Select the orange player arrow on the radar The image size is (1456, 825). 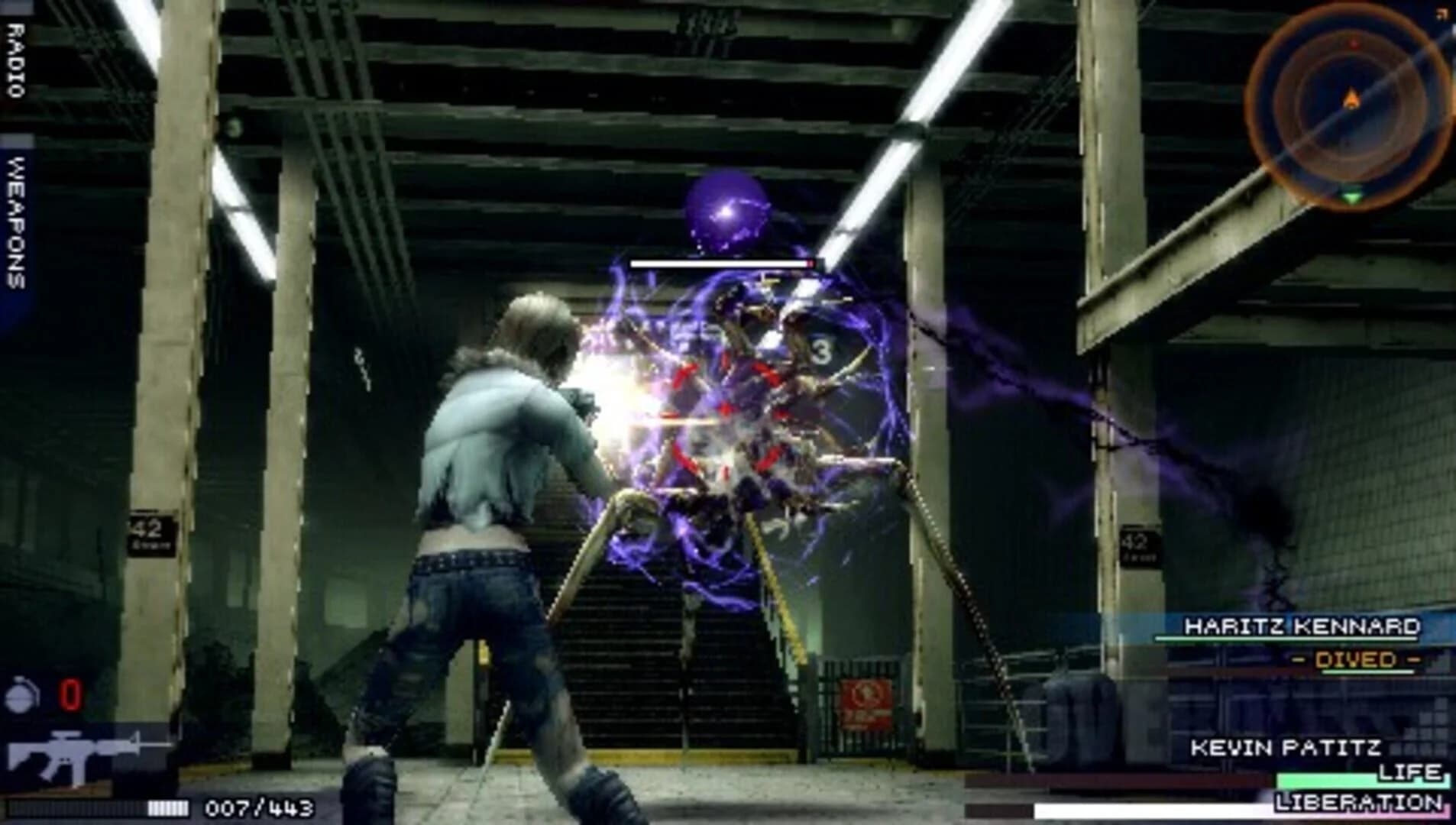click(1349, 99)
